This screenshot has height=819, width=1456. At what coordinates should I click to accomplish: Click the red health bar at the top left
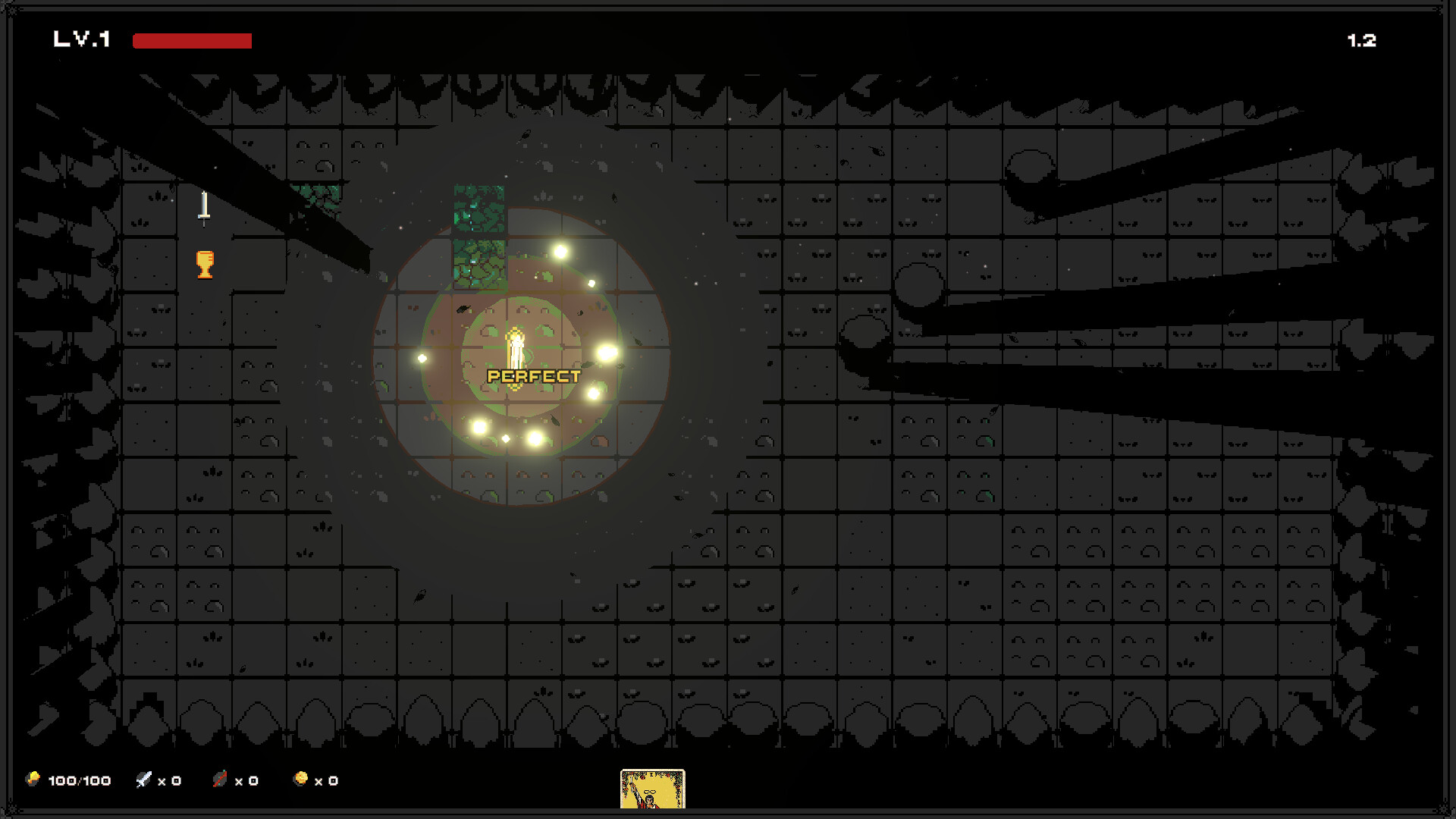[191, 40]
